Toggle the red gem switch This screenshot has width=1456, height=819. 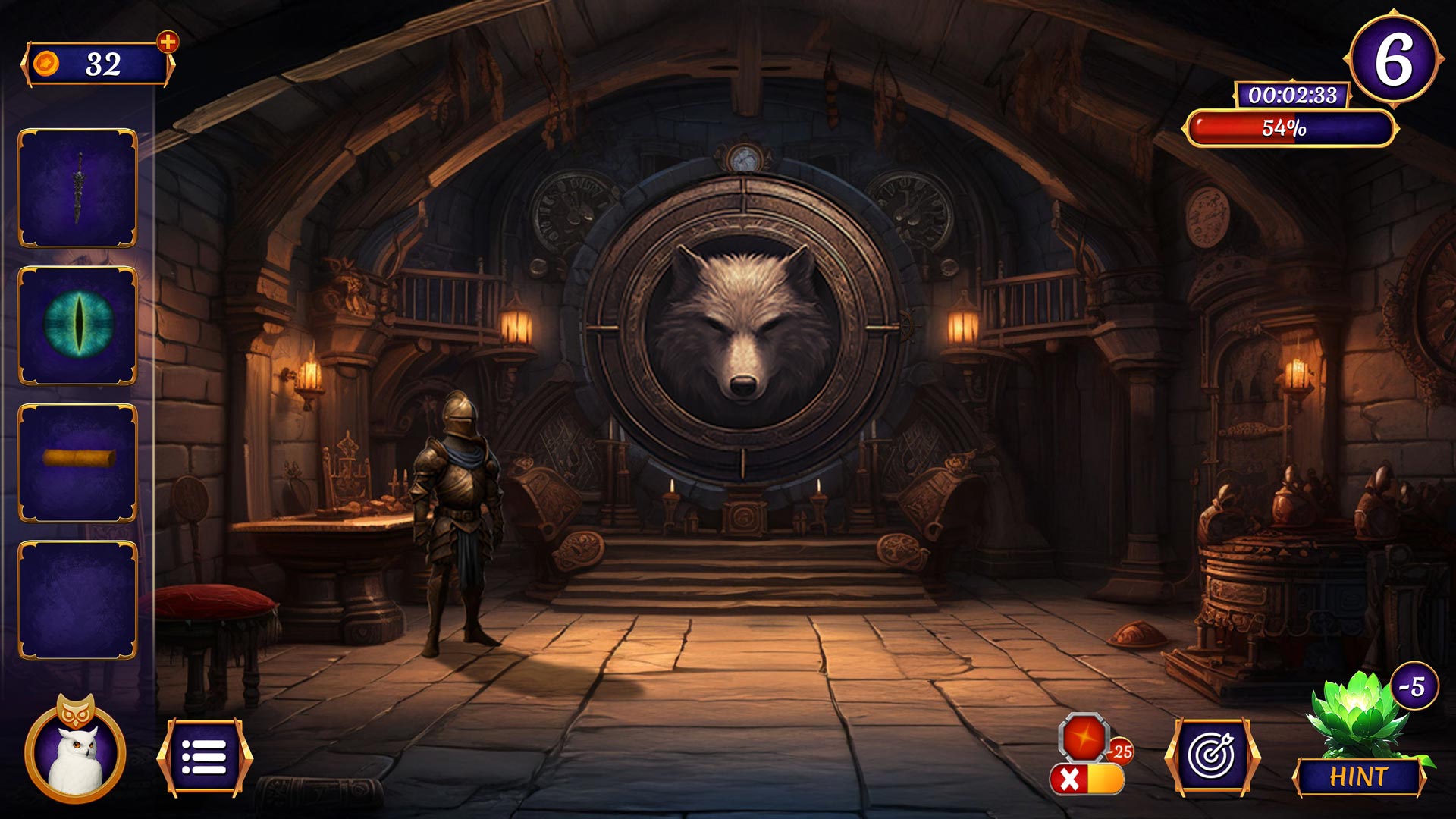[x=1087, y=778]
